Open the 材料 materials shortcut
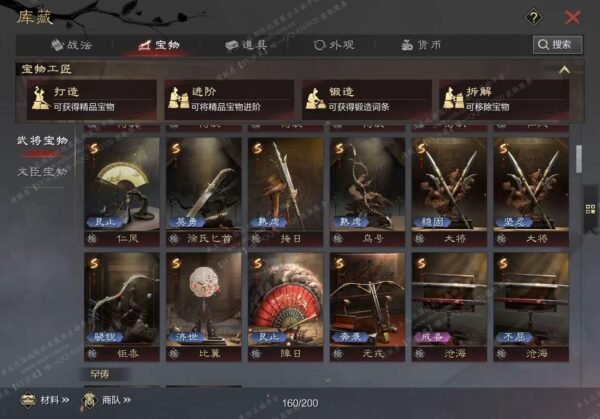The width and height of the screenshot is (600, 419). pos(44,402)
